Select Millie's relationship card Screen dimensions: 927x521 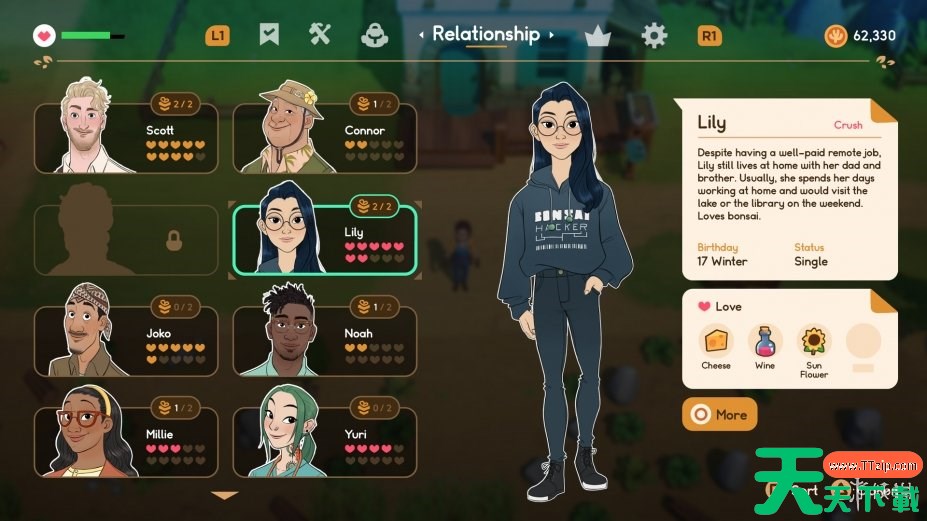(x=126, y=441)
